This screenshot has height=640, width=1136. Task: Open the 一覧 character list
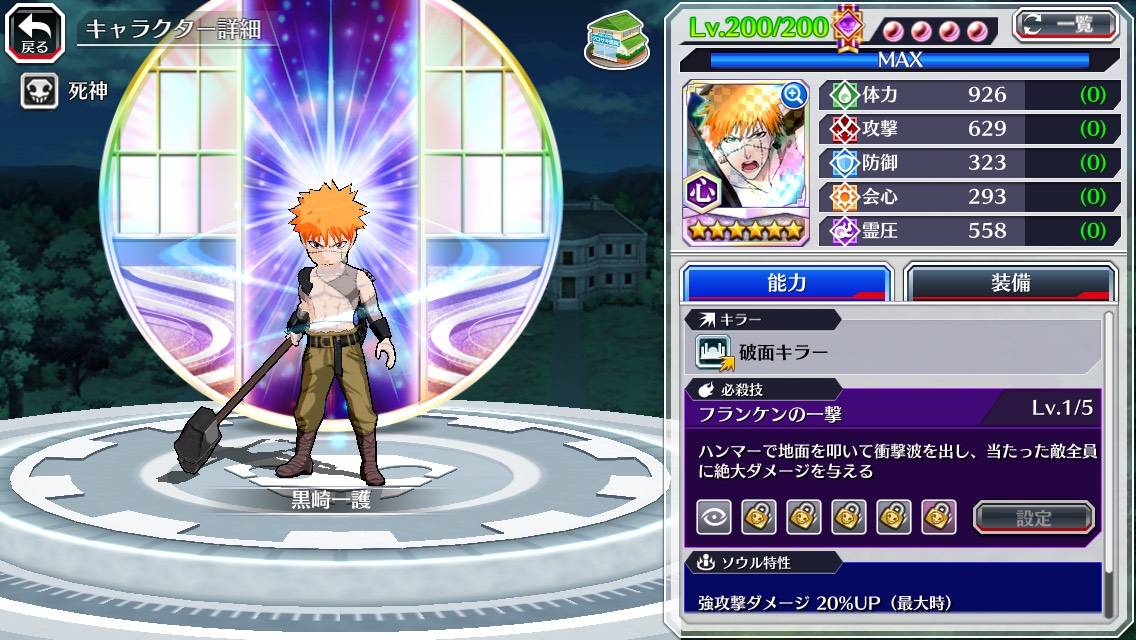[x=1065, y=24]
